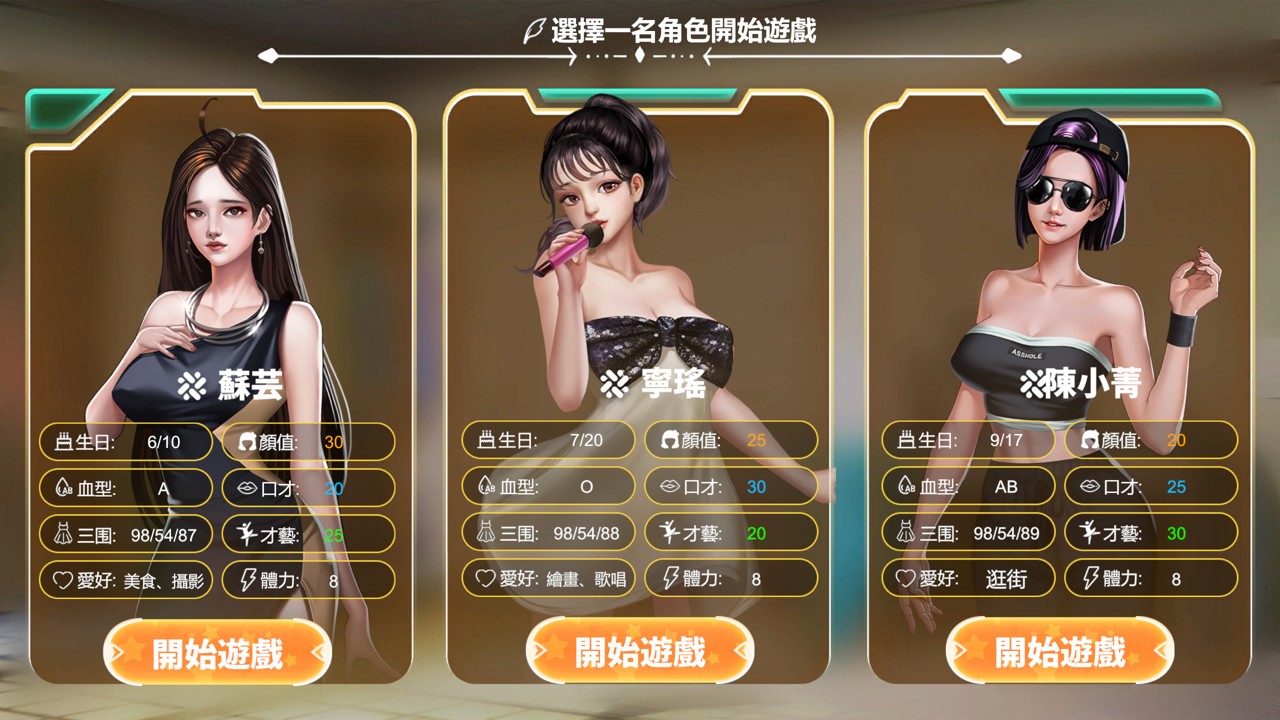Click the diamond ornament below the title

[x=640, y=57]
